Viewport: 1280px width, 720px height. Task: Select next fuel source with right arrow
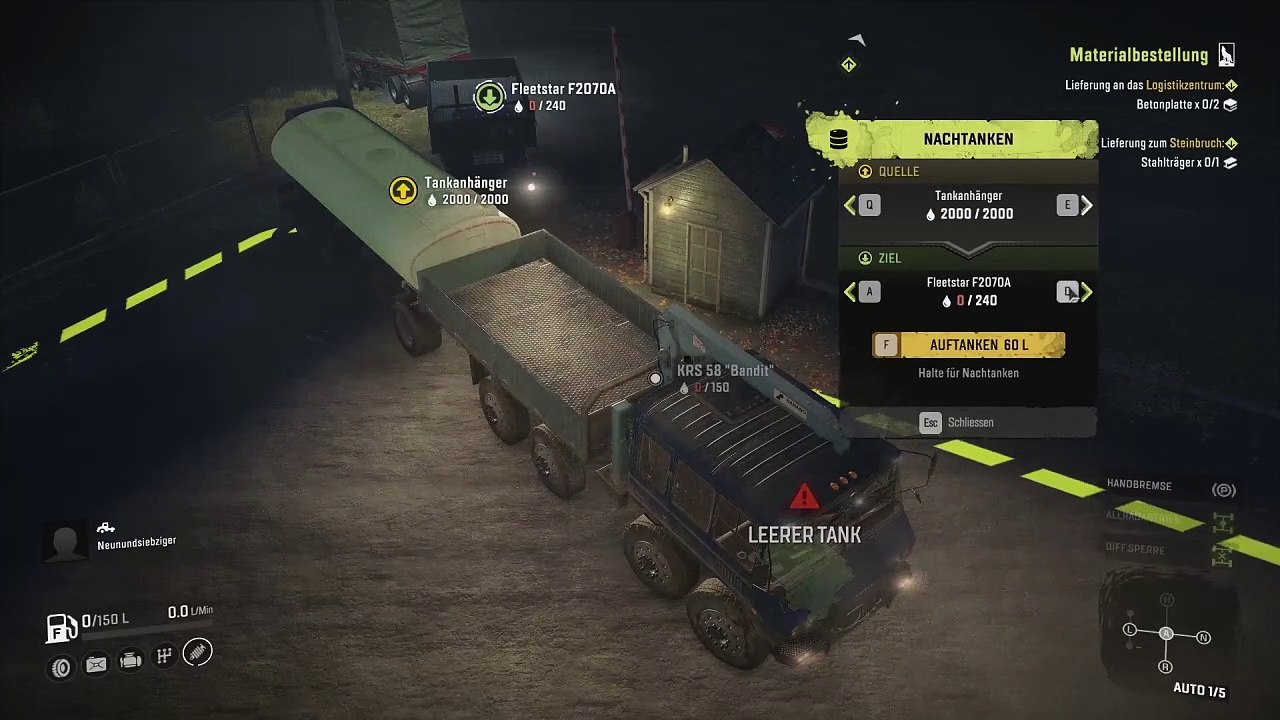1086,206
